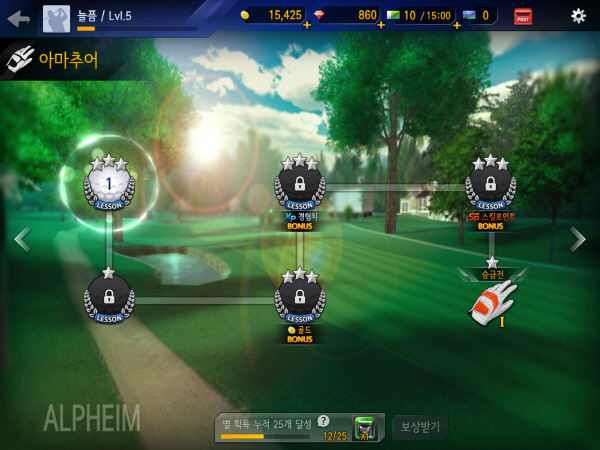Select locked lesson with 골드 bonus

[299, 297]
